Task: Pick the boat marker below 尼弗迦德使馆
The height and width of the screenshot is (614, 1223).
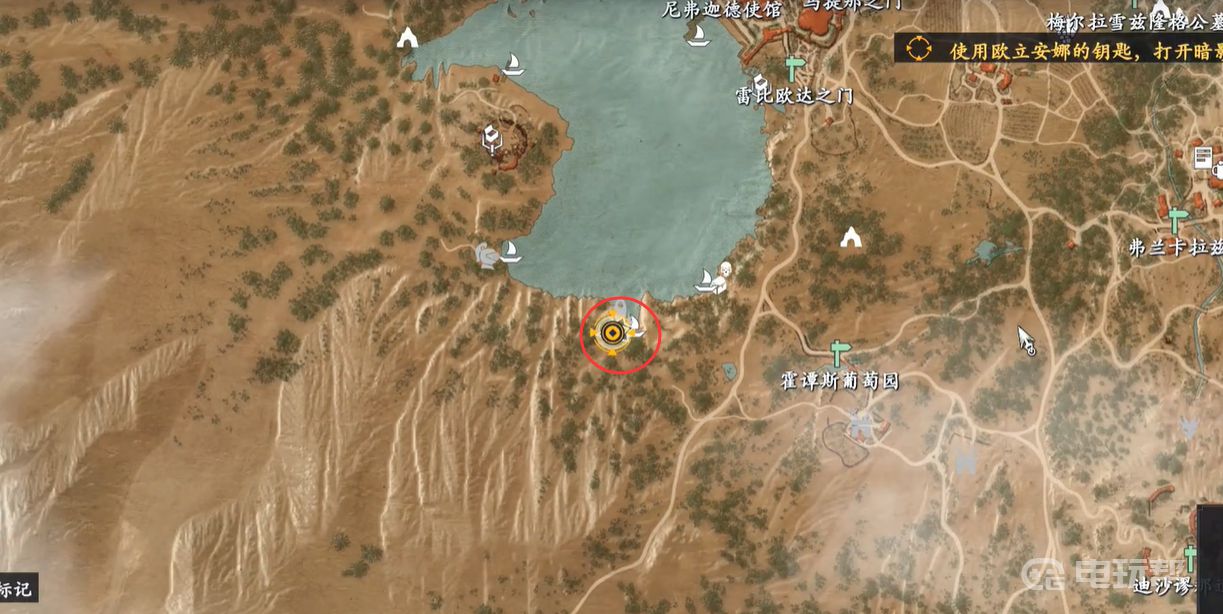Action: pyautogui.click(x=698, y=35)
